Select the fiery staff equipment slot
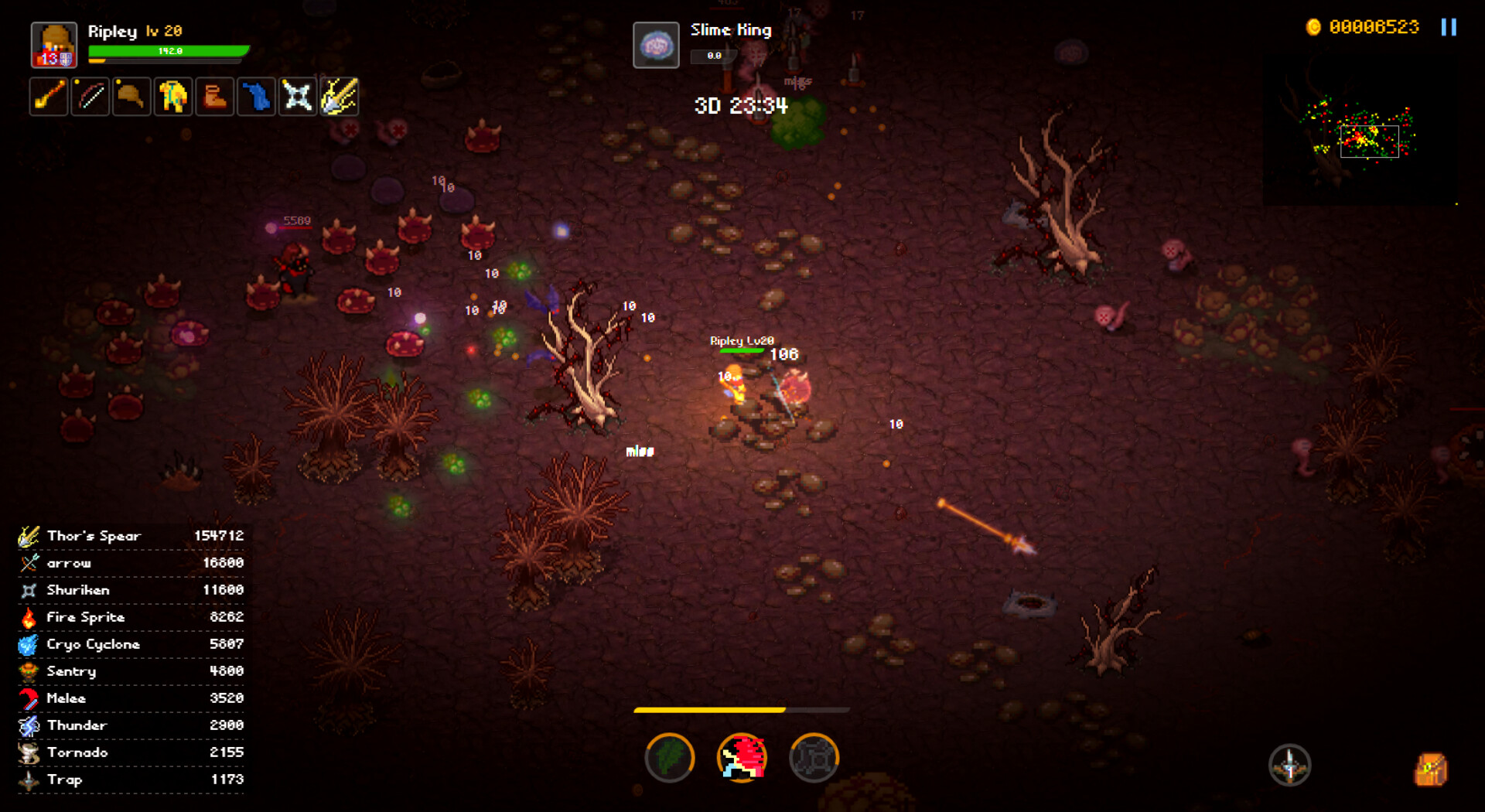Viewport: 1485px width, 812px height. (x=49, y=97)
